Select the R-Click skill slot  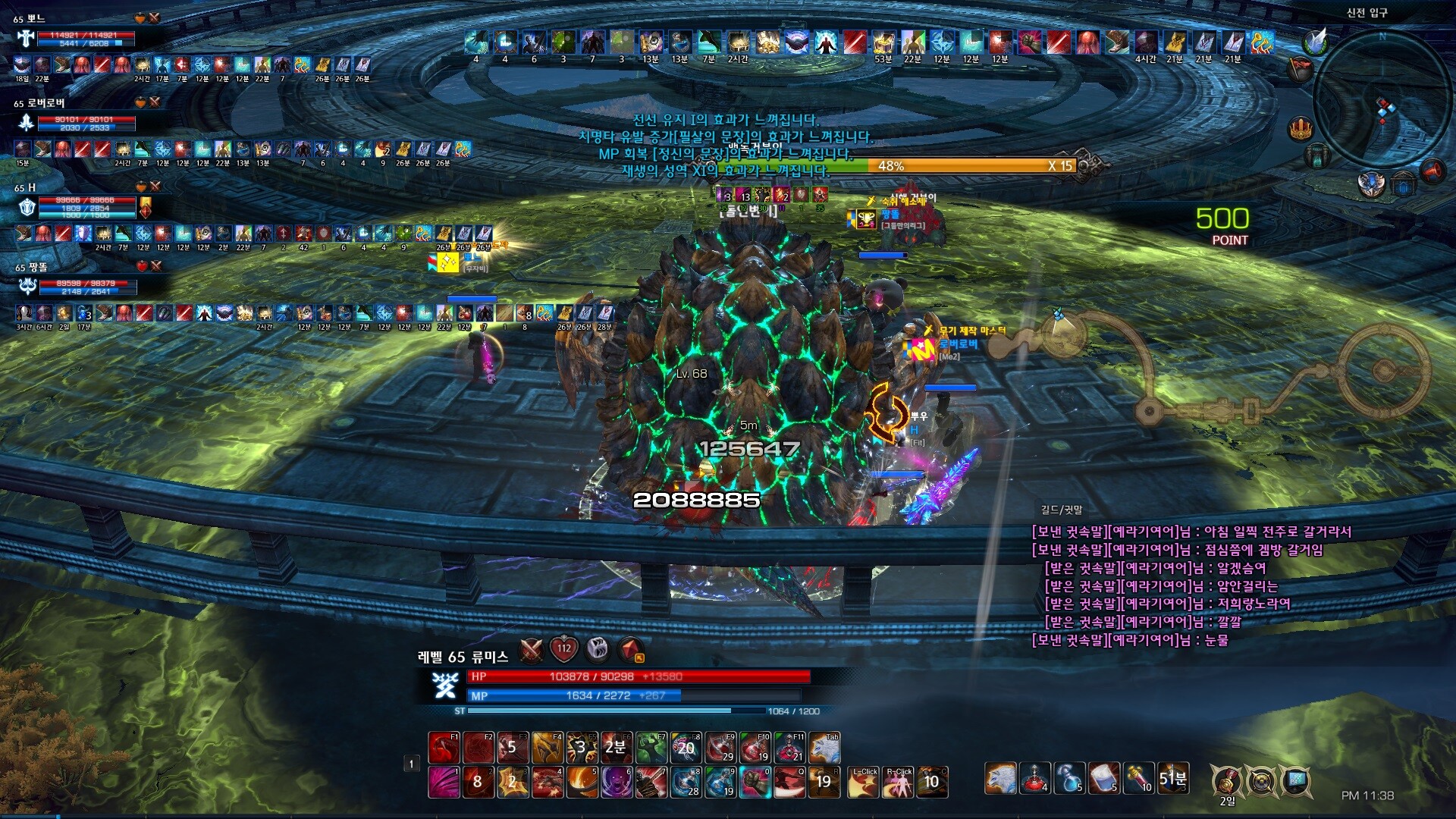(899, 782)
